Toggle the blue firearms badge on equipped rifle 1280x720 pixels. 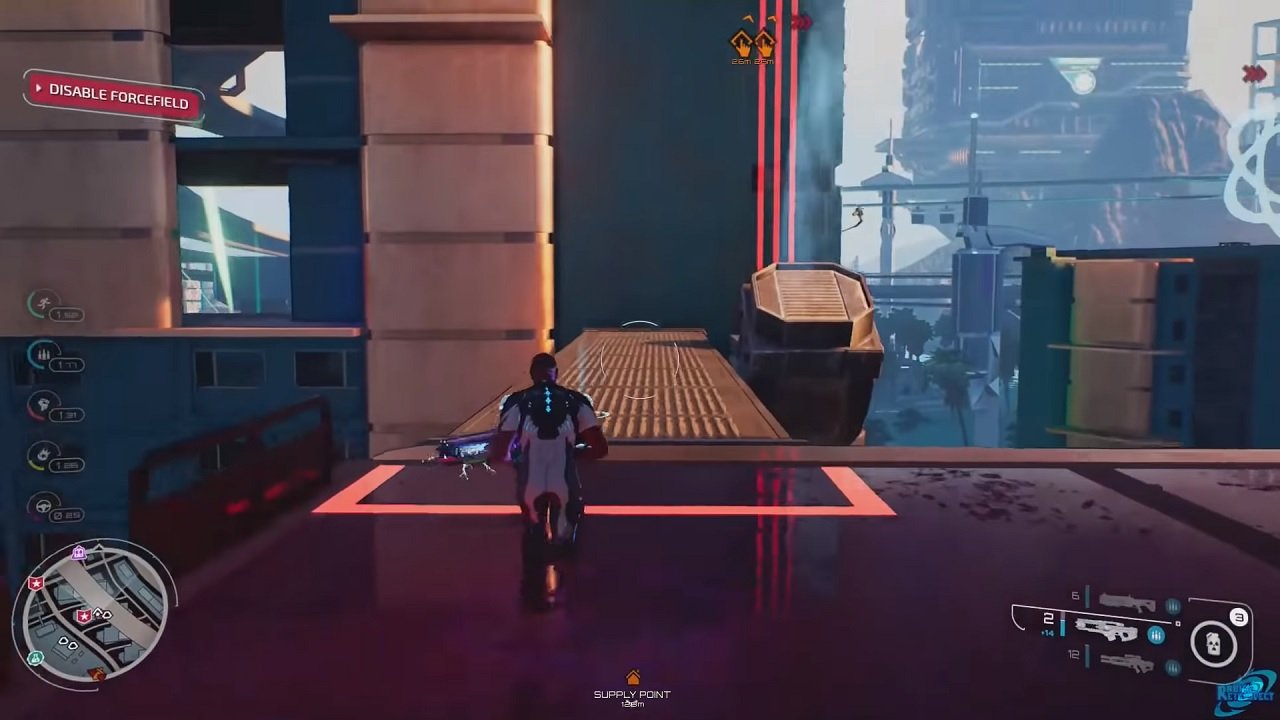pyautogui.click(x=1156, y=635)
